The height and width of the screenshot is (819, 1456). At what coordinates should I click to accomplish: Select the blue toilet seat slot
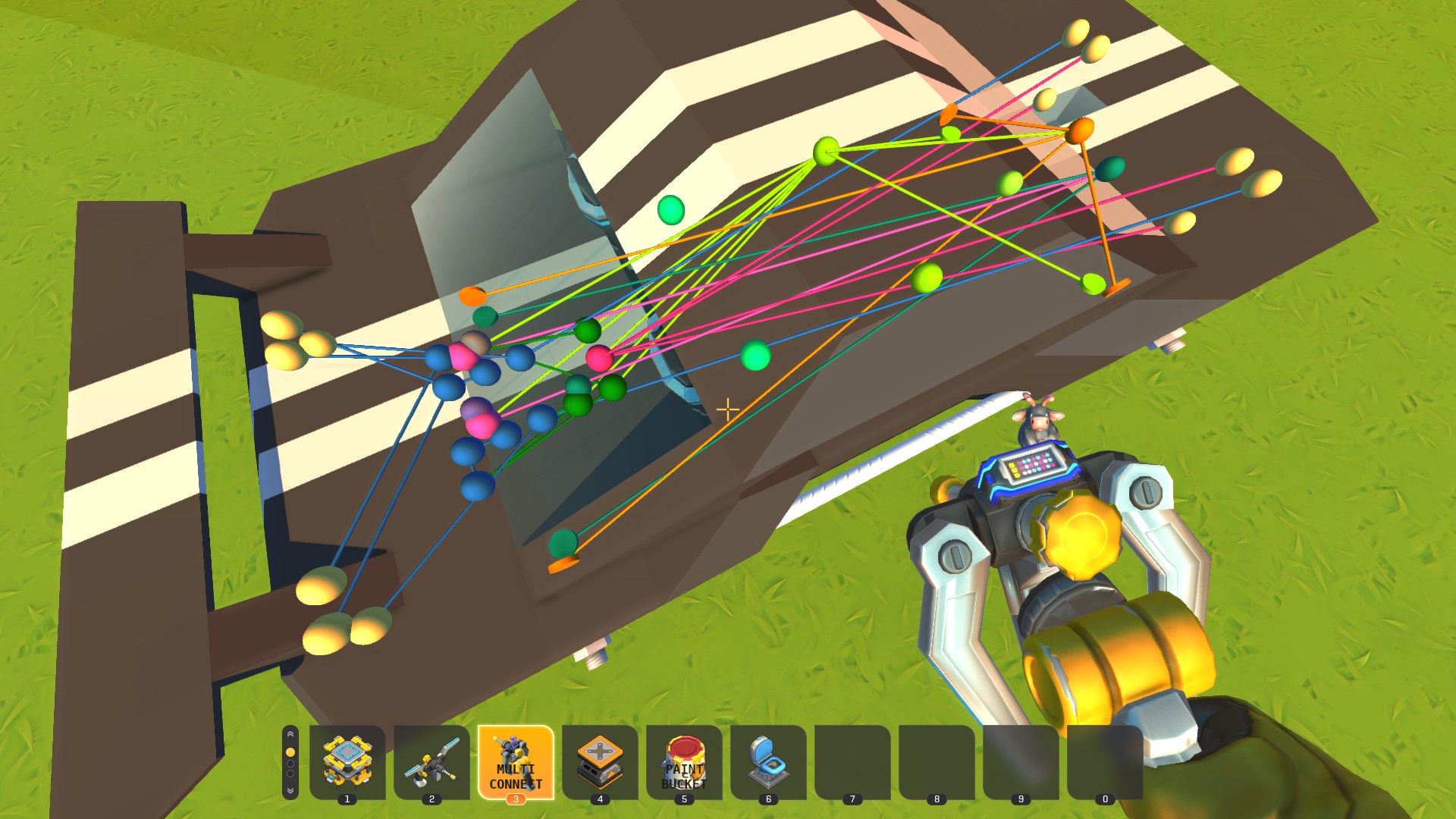768,761
